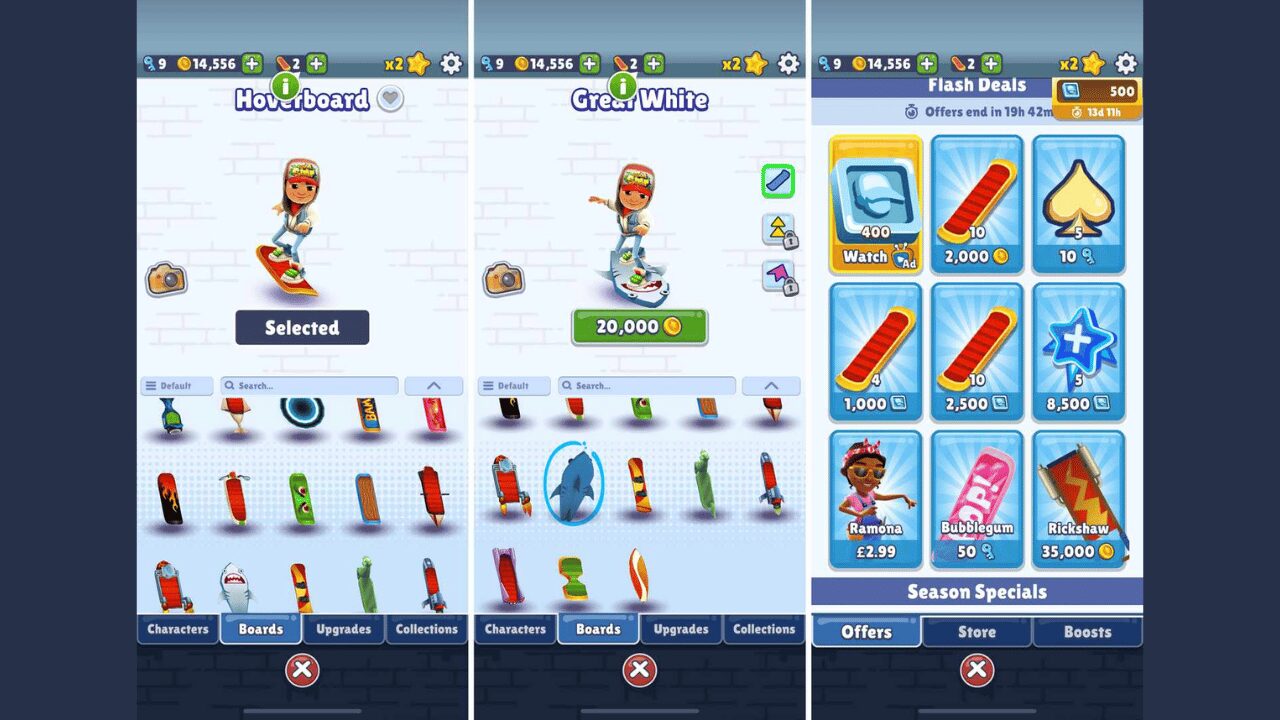1280x720 pixels.
Task: Buy the spade item for 10 keys
Action: (x=1078, y=205)
